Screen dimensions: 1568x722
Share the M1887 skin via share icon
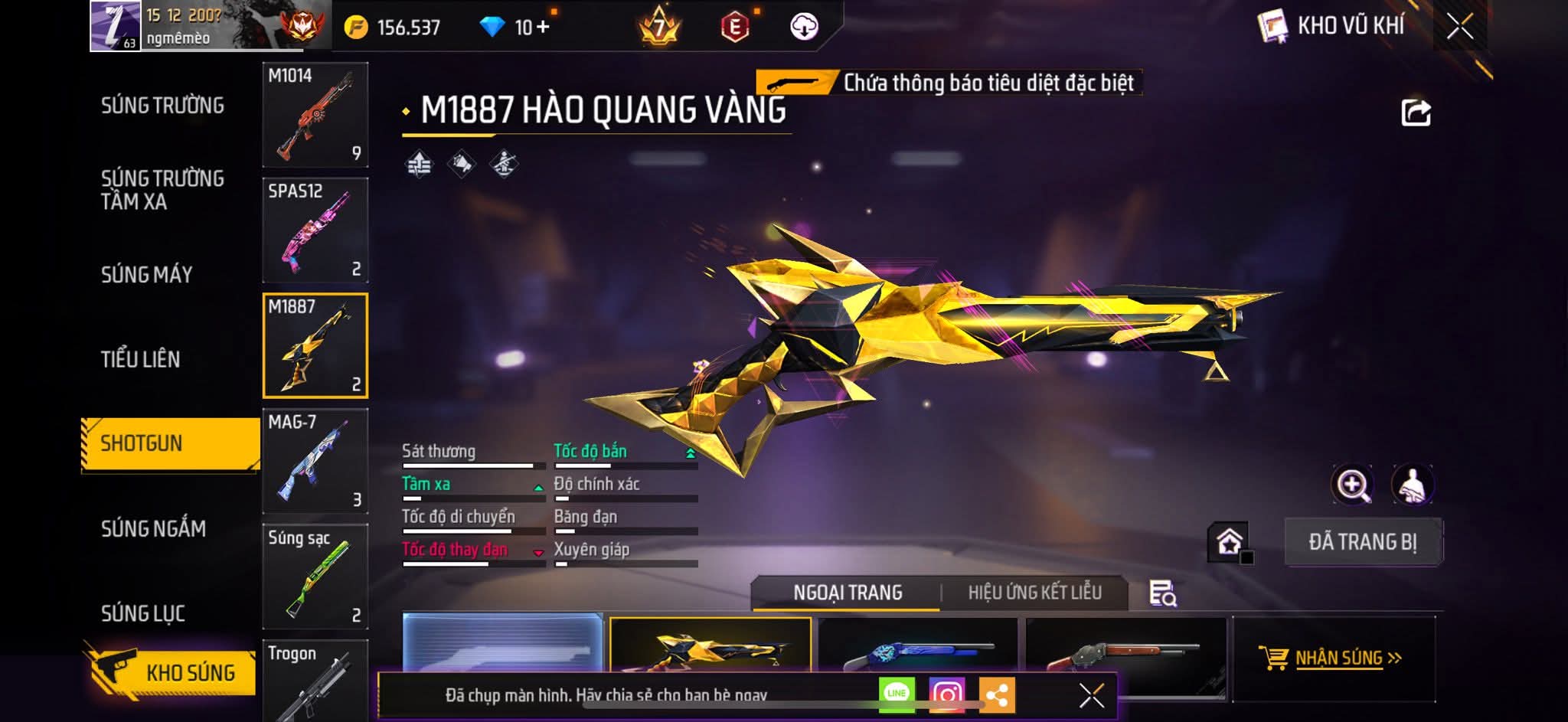tap(1416, 113)
